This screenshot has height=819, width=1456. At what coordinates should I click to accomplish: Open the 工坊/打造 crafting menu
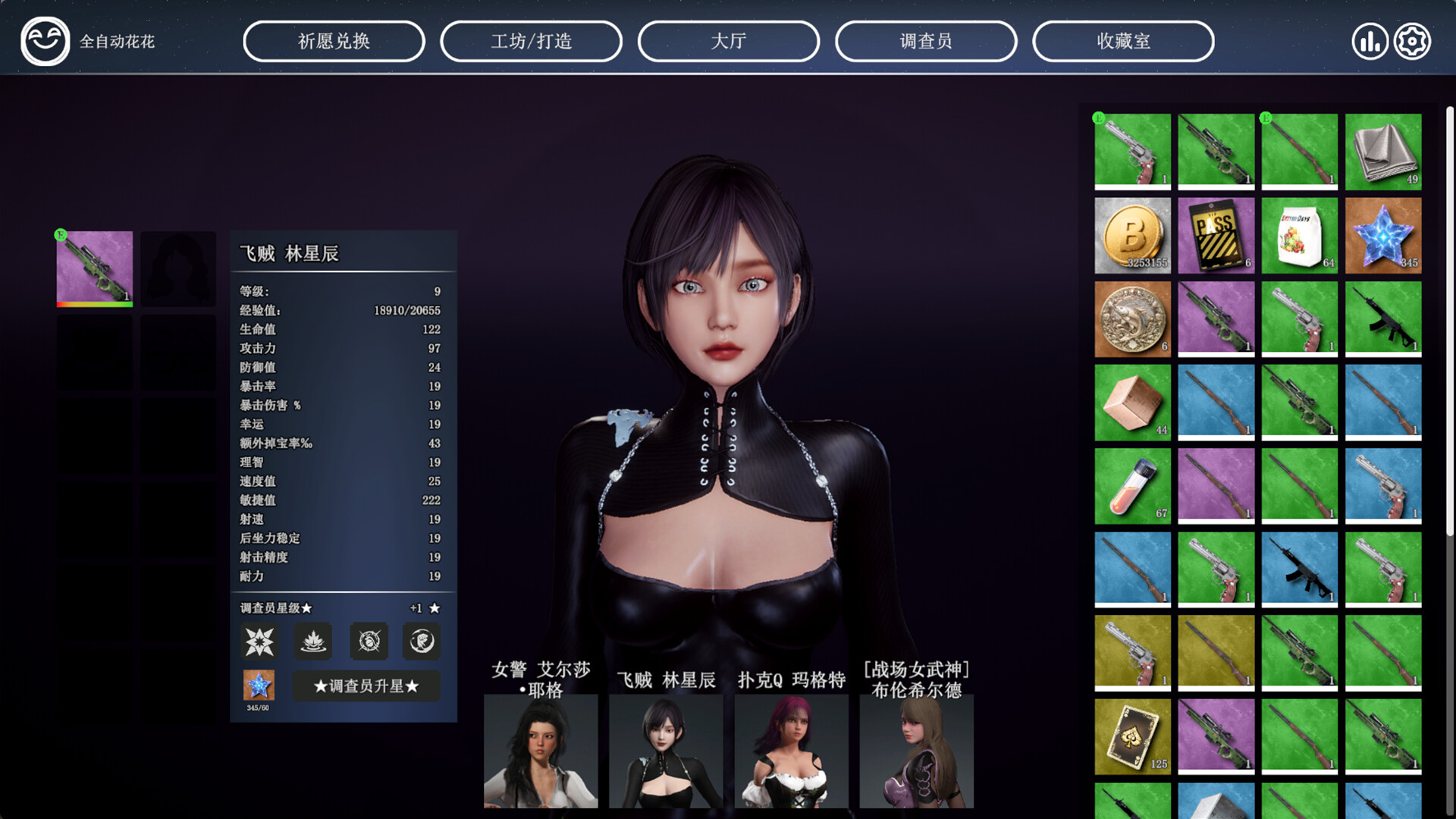(x=531, y=41)
